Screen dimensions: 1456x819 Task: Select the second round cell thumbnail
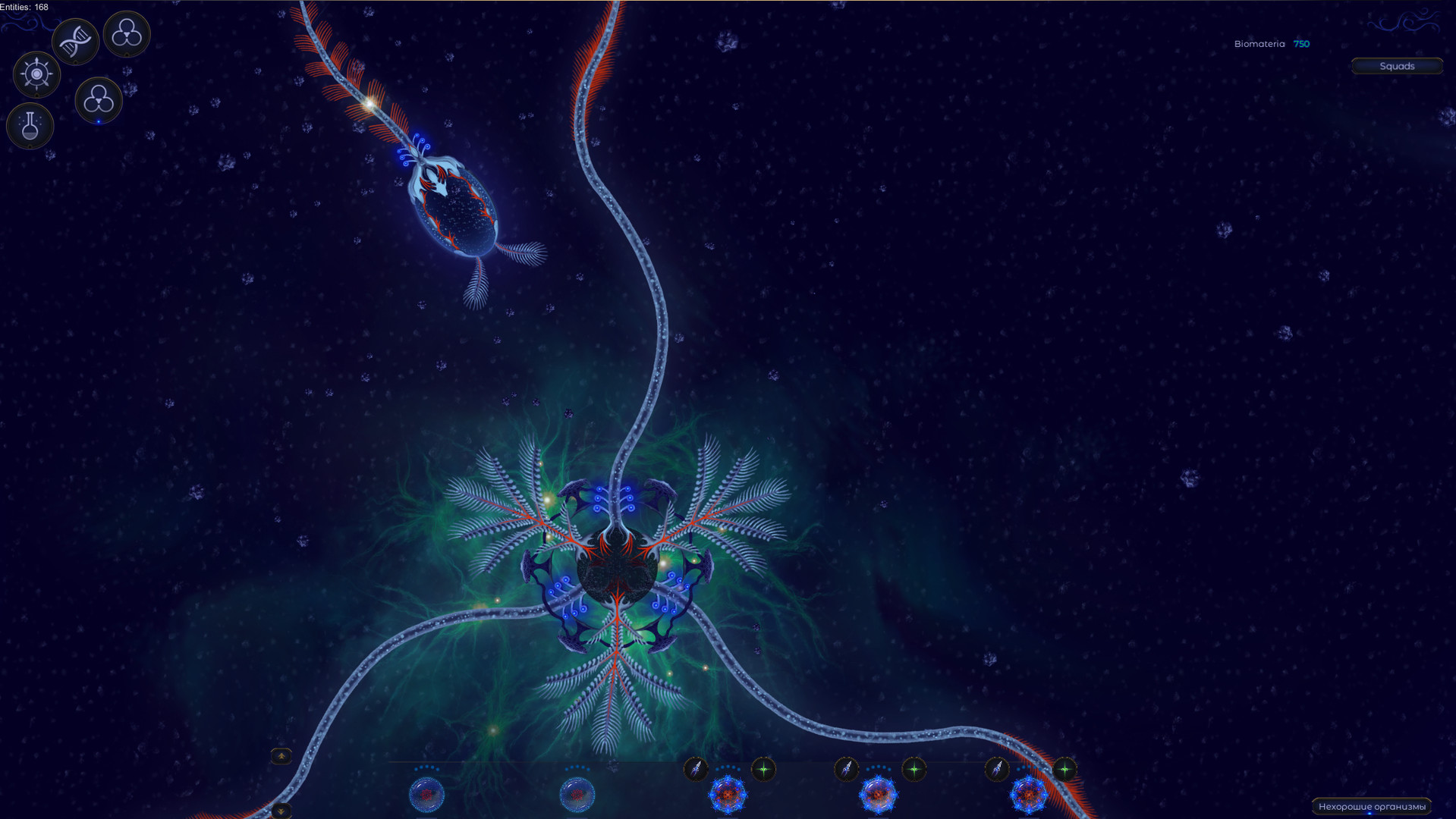click(578, 795)
